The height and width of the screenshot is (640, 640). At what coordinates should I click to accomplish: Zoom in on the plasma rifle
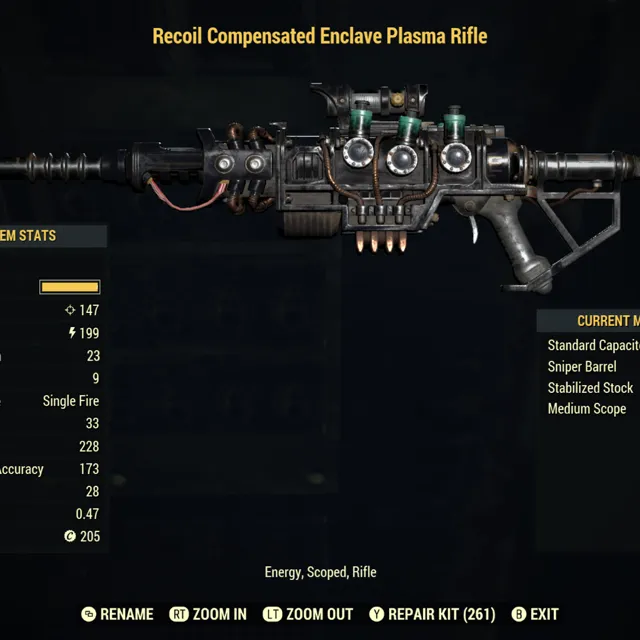[x=209, y=614]
